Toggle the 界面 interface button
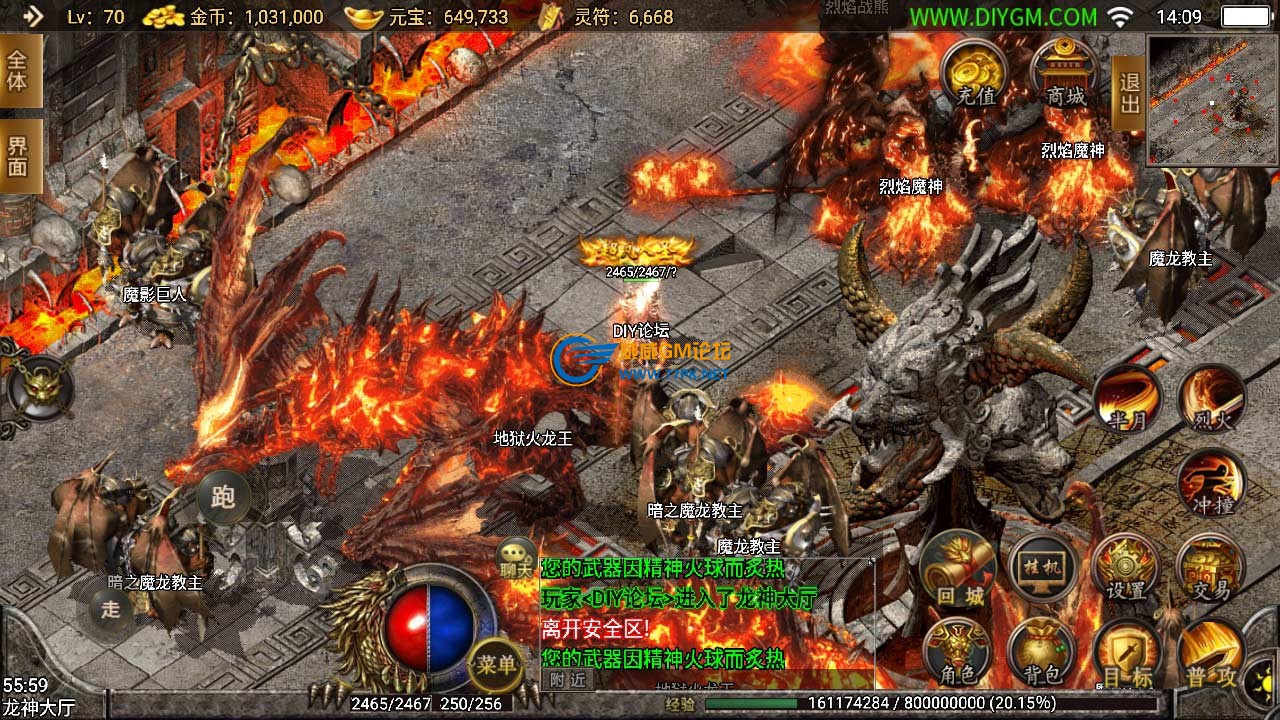 [19, 156]
